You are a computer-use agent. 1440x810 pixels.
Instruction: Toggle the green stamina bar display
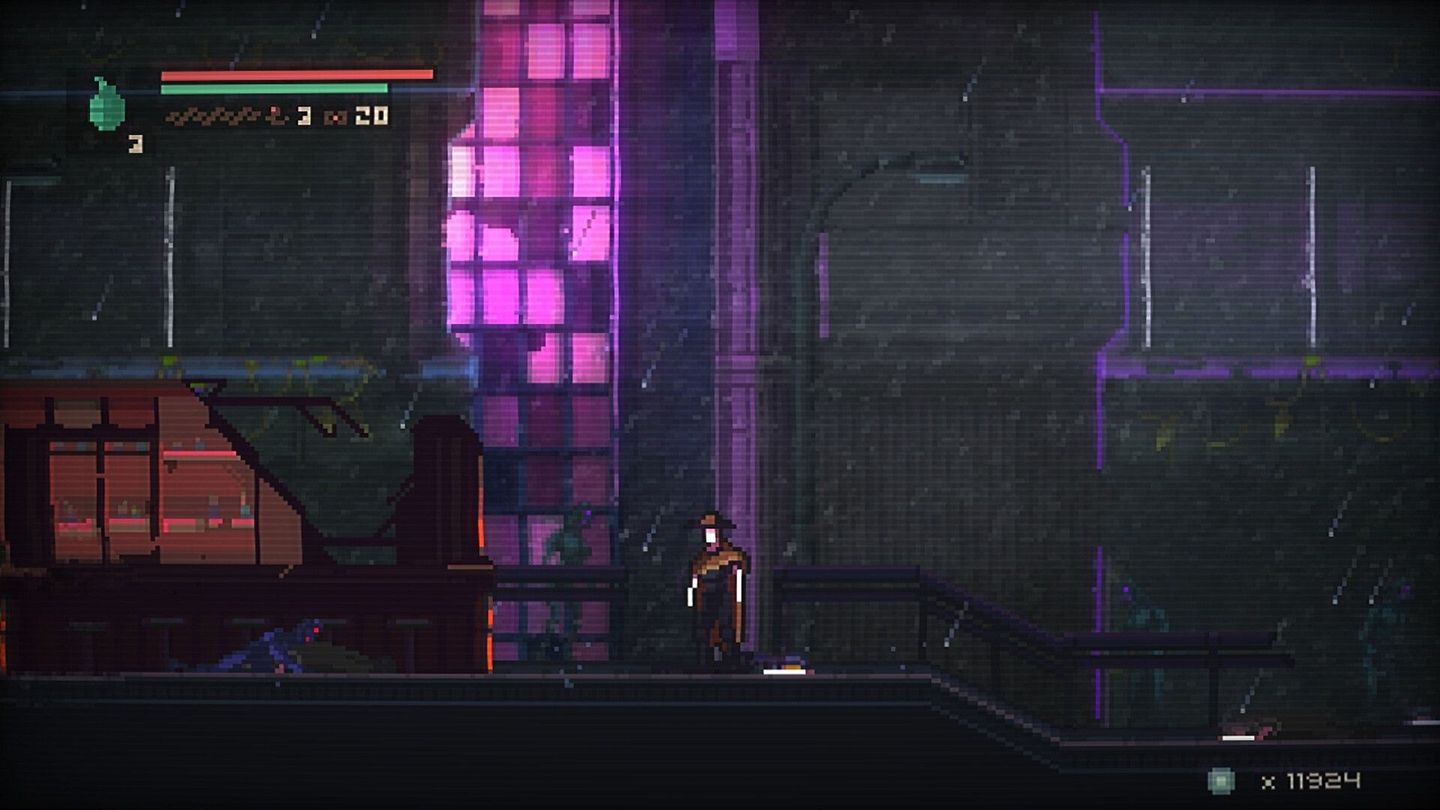[x=275, y=88]
